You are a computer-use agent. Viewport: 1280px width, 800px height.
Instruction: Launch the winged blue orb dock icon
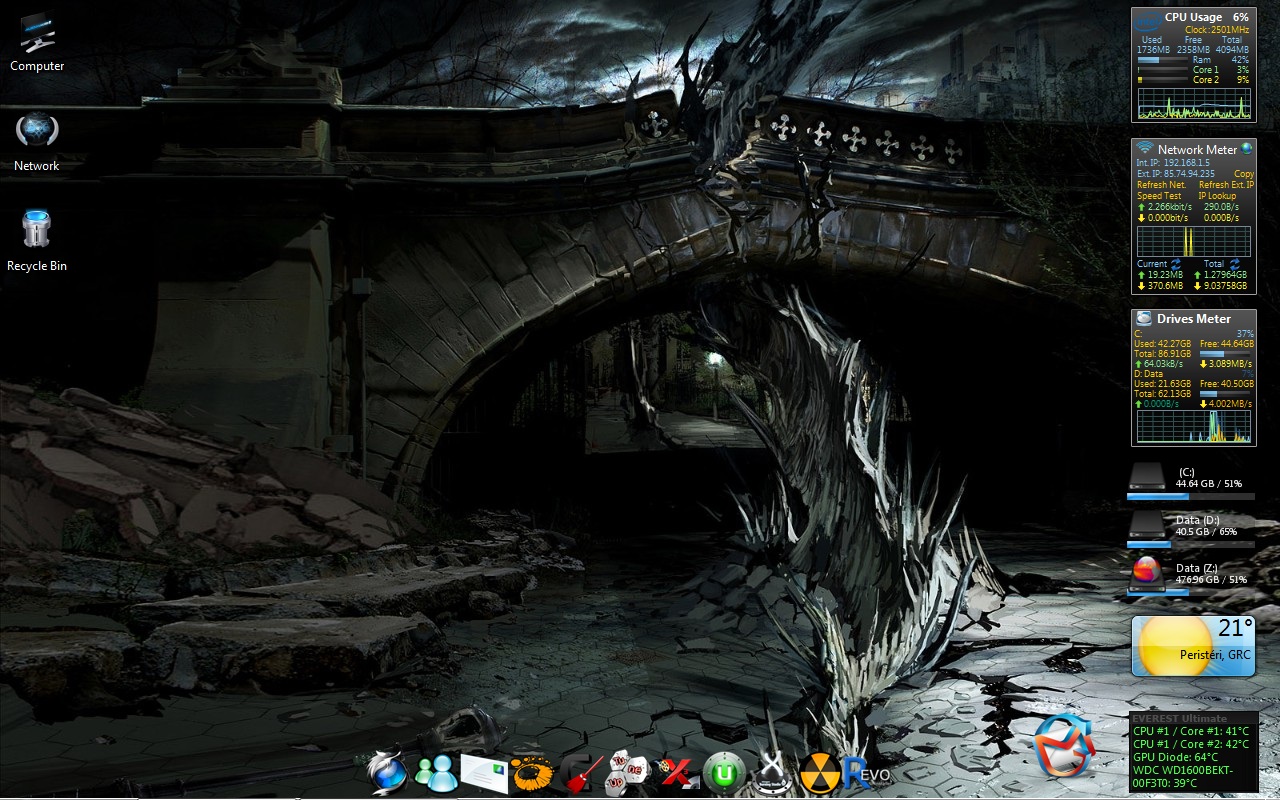386,771
